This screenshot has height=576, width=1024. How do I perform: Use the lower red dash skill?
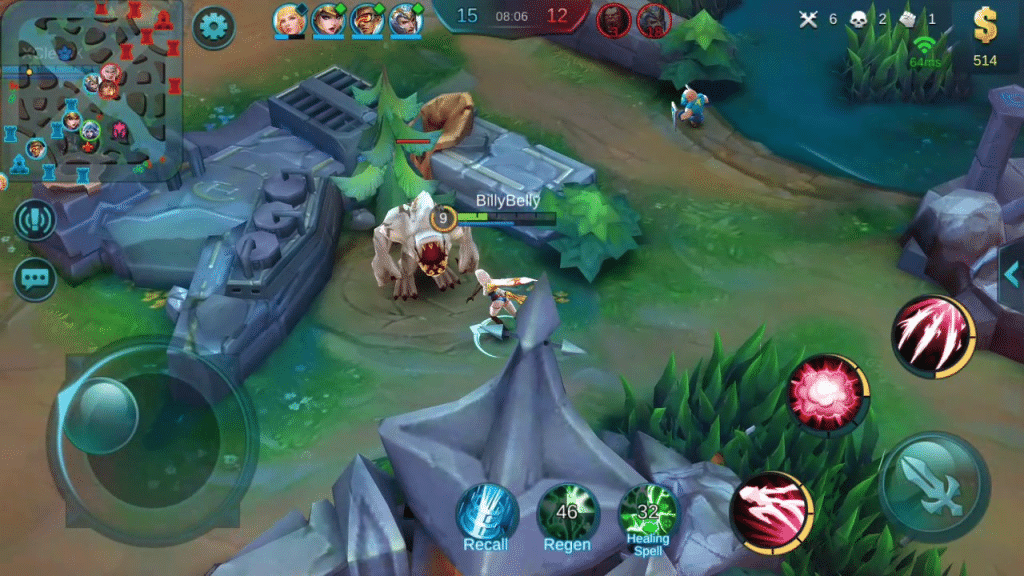tap(772, 512)
